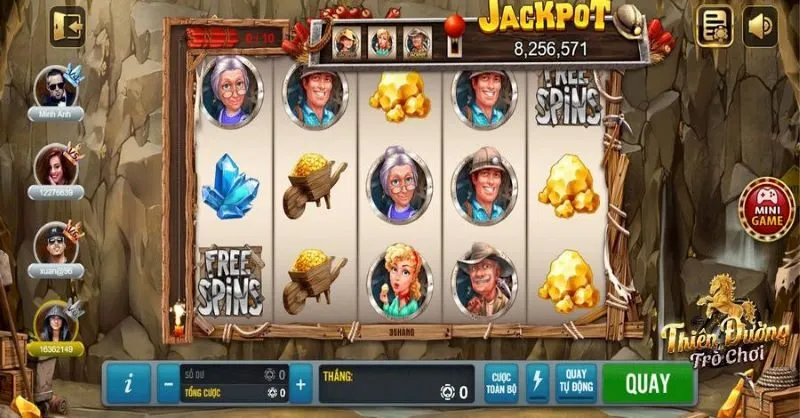Decrease the bet with the minus button
The image size is (800, 418).
166,383
